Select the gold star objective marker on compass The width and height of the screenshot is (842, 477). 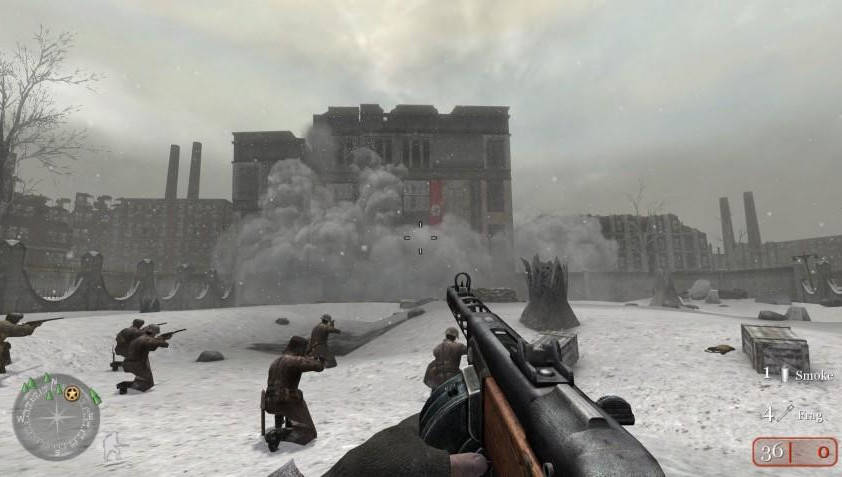point(72,392)
